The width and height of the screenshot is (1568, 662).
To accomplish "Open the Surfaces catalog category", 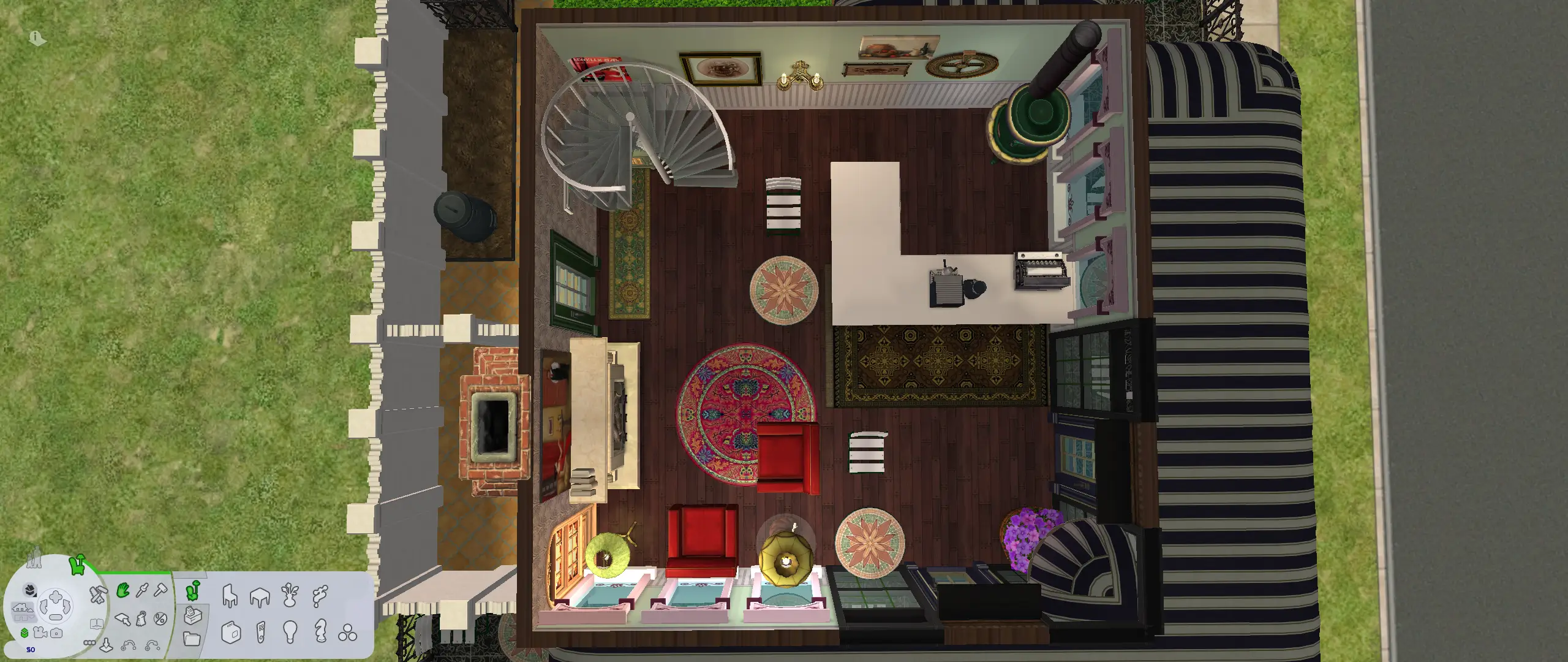I will click(x=260, y=596).
